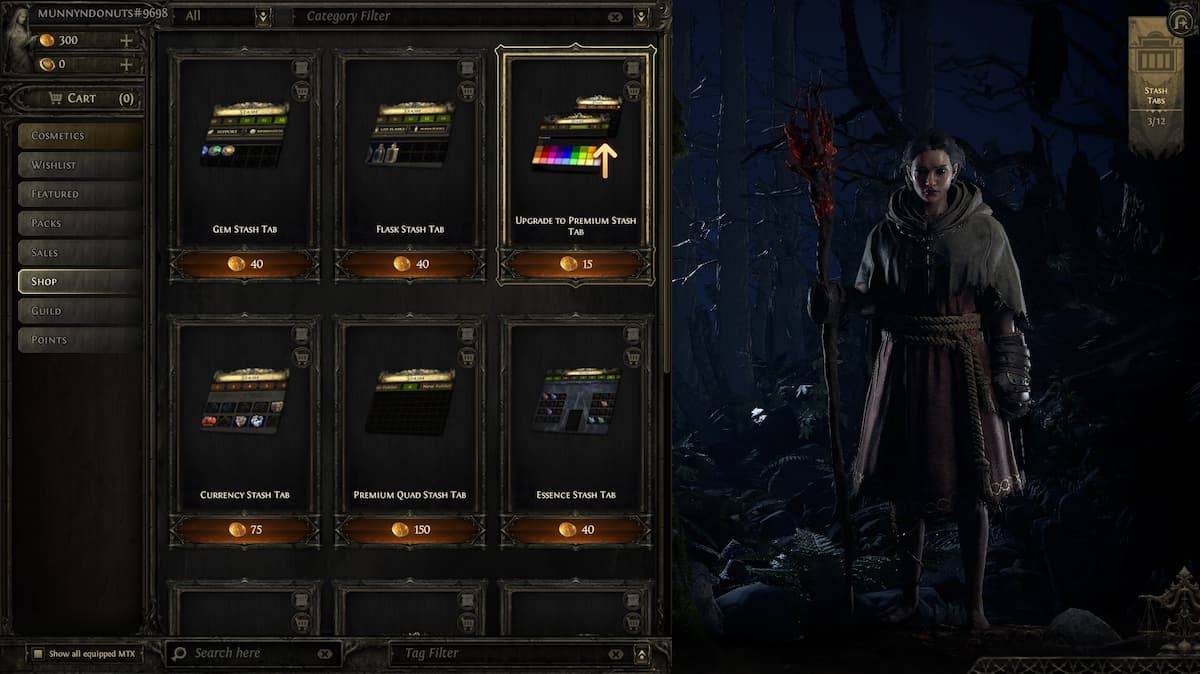Choose Upgrade to Premium Stash Tab
This screenshot has width=1200, height=674.
tap(575, 150)
